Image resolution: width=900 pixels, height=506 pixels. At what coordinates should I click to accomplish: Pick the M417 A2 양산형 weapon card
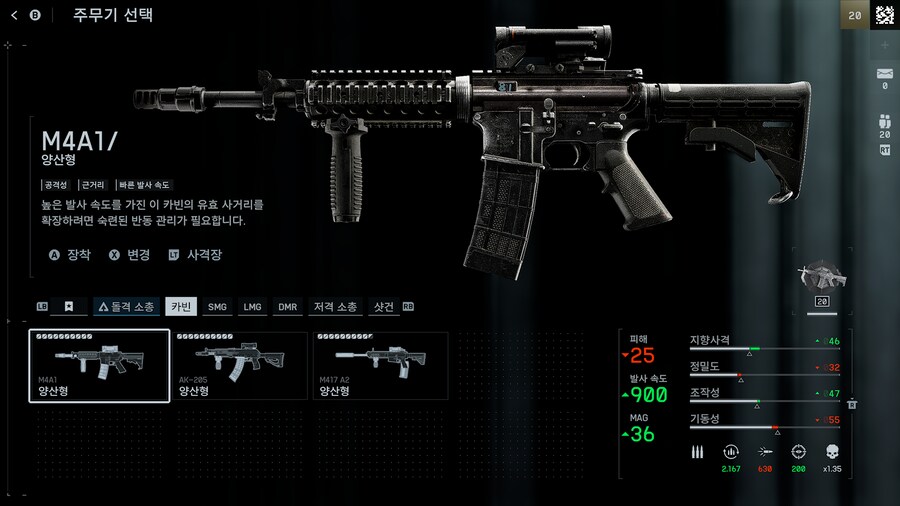(x=380, y=366)
